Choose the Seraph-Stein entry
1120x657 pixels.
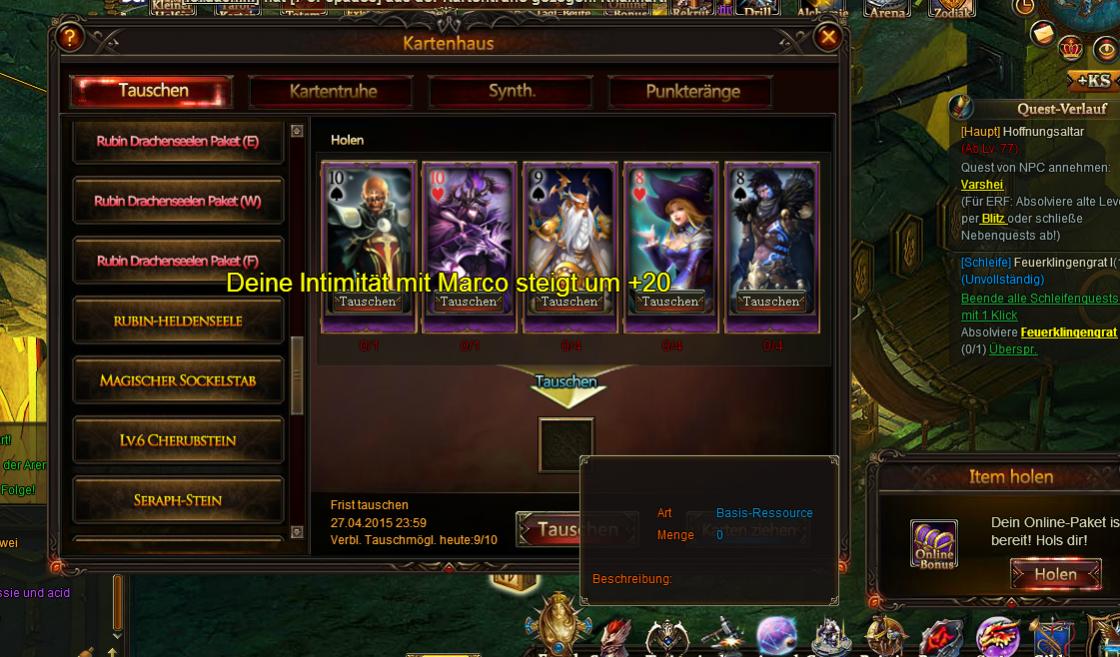[x=177, y=500]
